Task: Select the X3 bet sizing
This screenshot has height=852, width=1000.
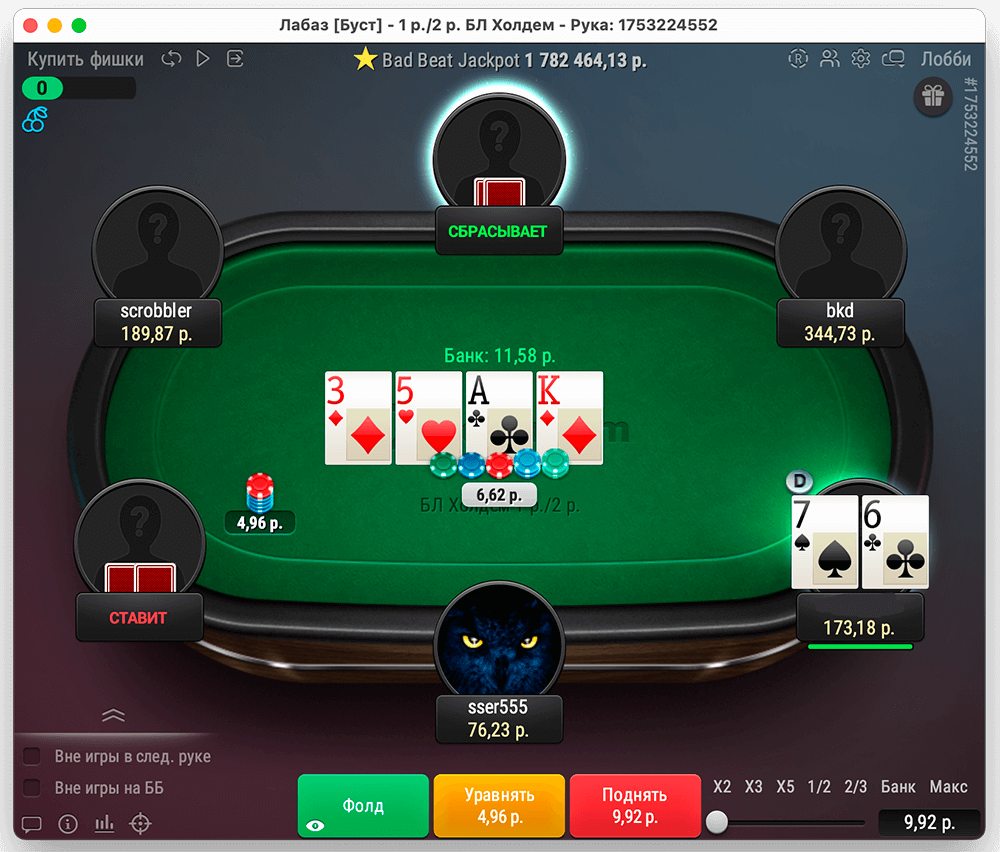Action: (754, 787)
